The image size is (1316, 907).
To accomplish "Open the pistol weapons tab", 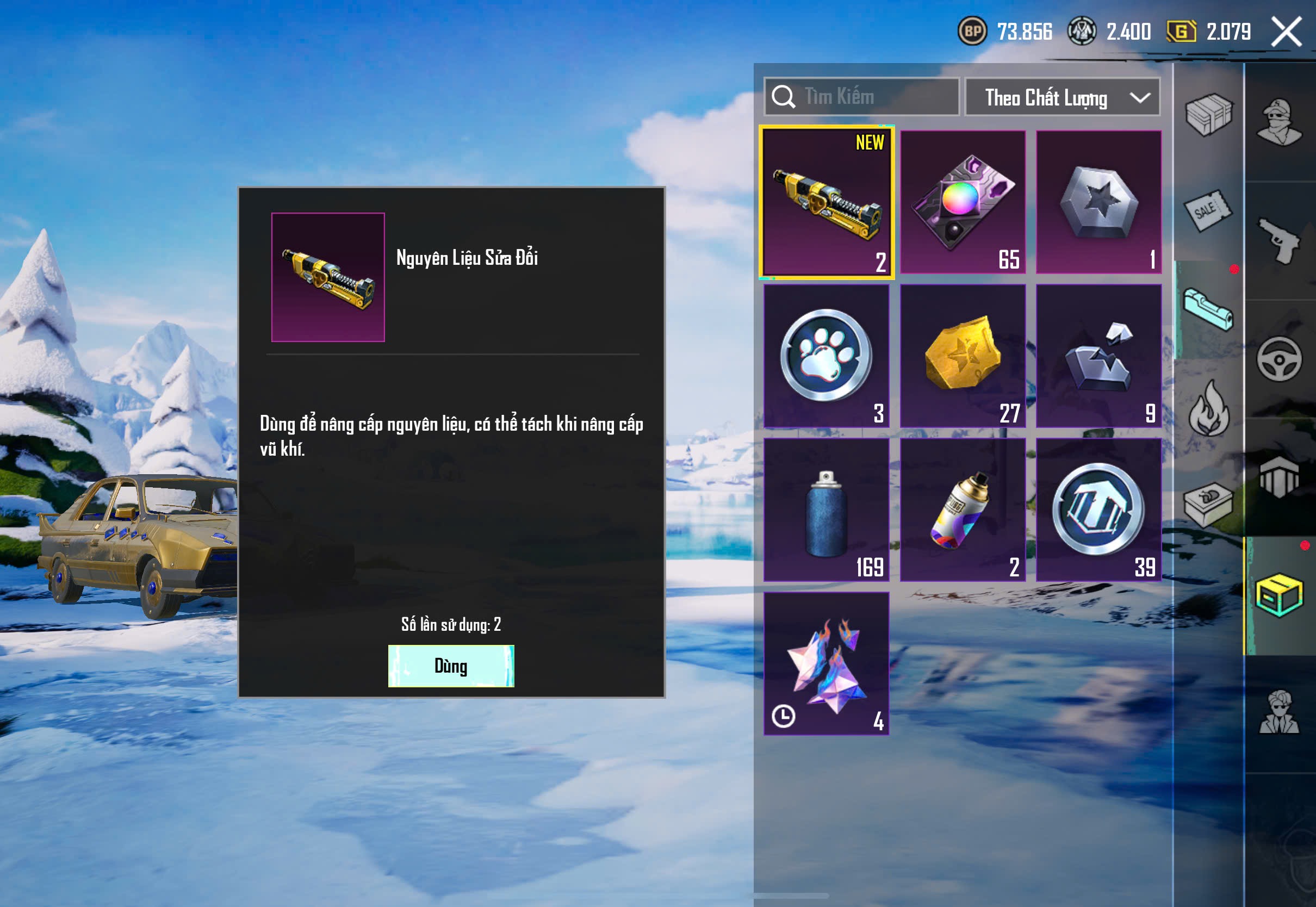I will click(x=1279, y=240).
